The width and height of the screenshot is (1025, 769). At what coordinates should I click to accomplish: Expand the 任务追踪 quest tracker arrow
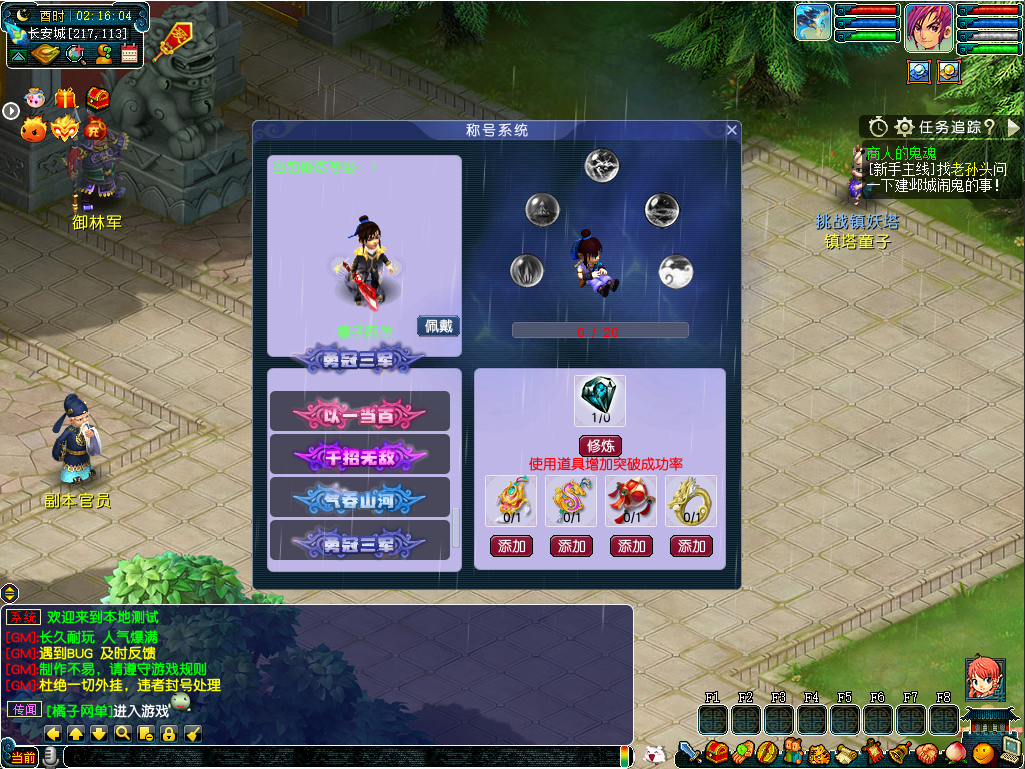[1013, 127]
